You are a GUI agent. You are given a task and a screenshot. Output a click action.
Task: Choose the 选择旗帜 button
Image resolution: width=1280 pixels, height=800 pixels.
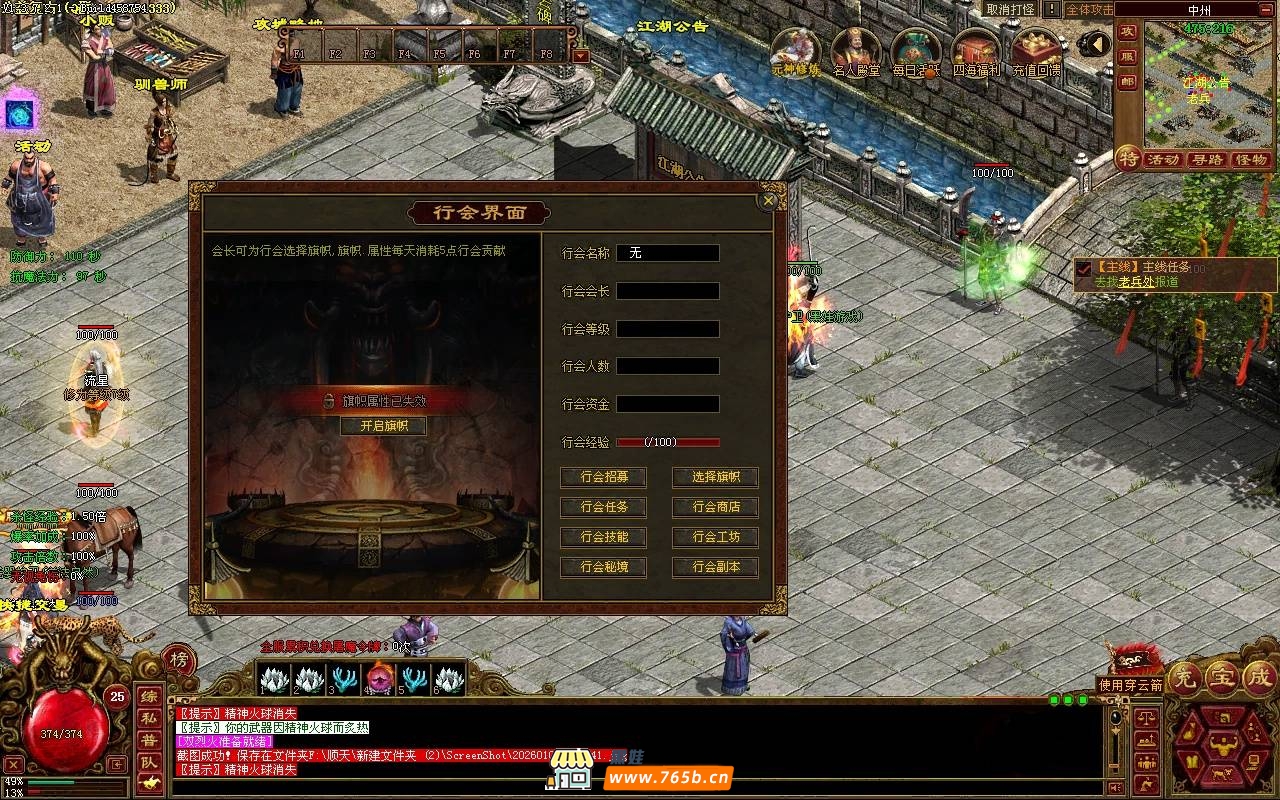tap(715, 478)
